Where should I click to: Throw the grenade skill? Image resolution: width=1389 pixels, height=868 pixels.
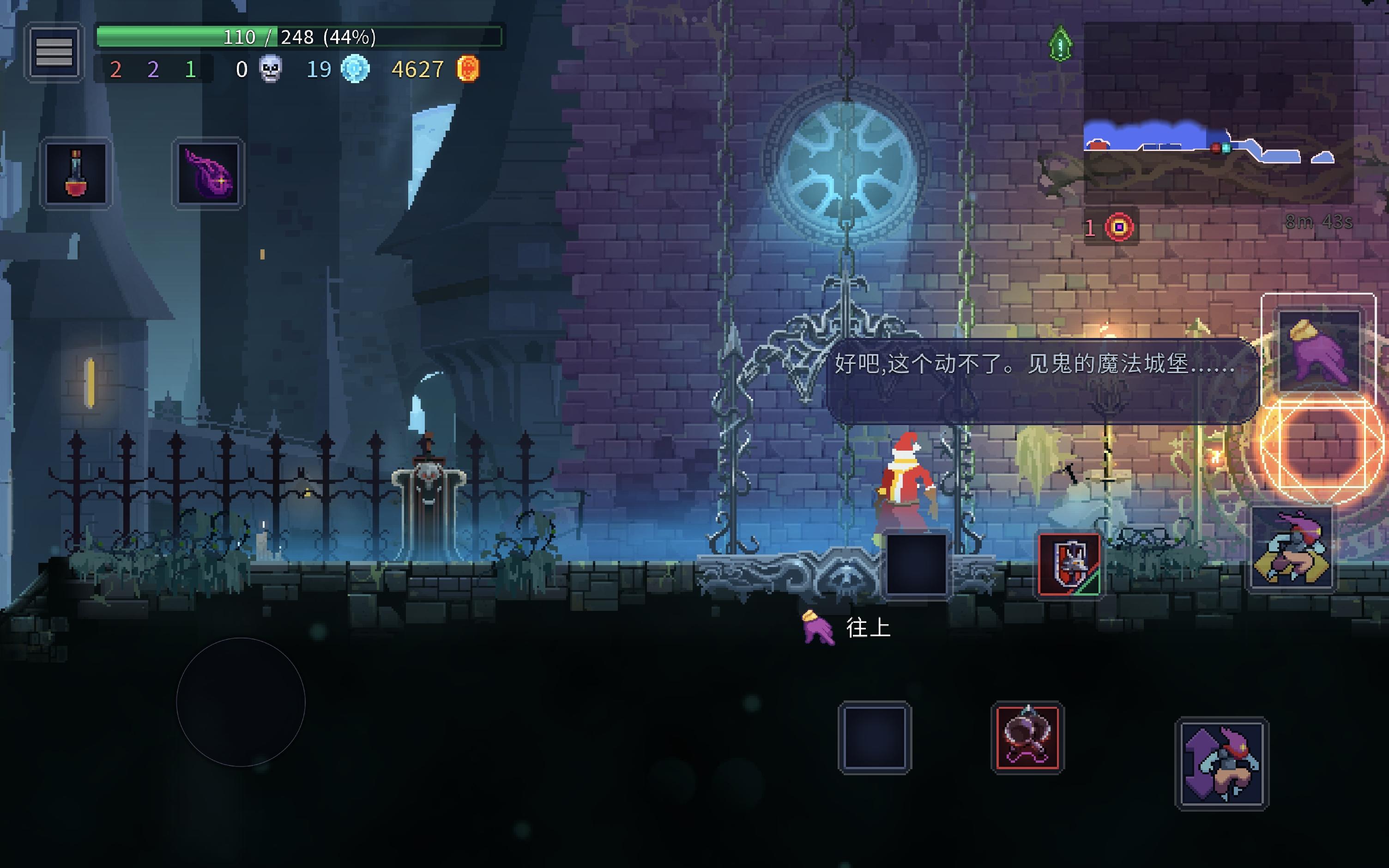click(1027, 738)
